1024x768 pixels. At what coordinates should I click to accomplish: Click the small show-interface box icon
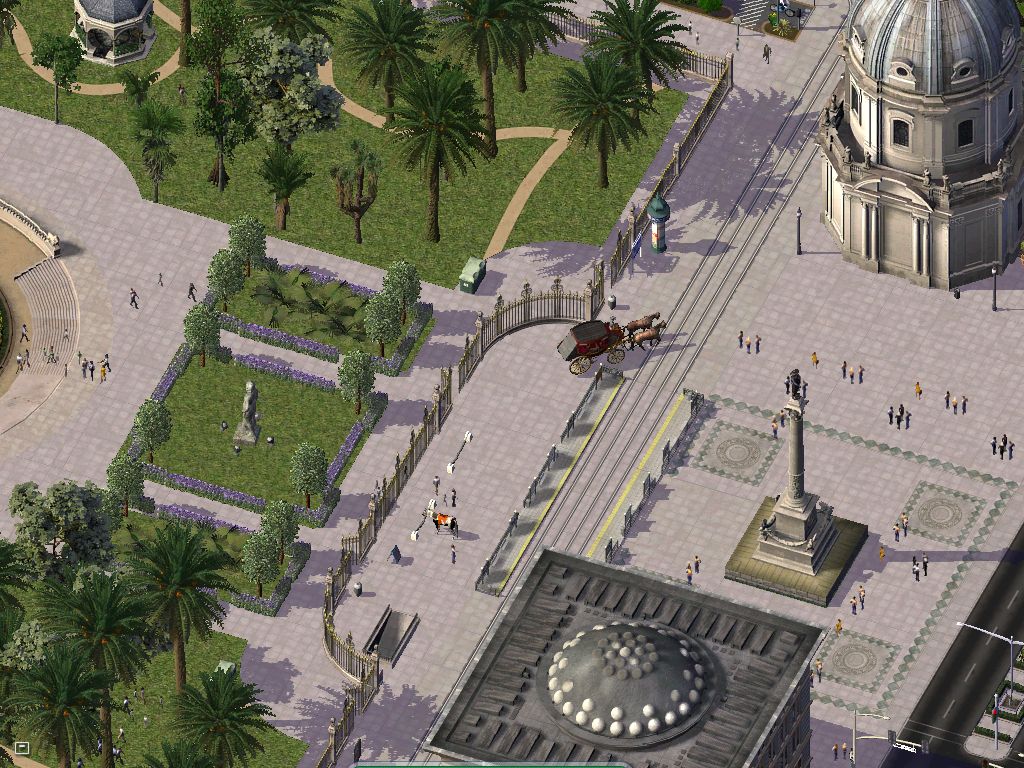(x=22, y=747)
